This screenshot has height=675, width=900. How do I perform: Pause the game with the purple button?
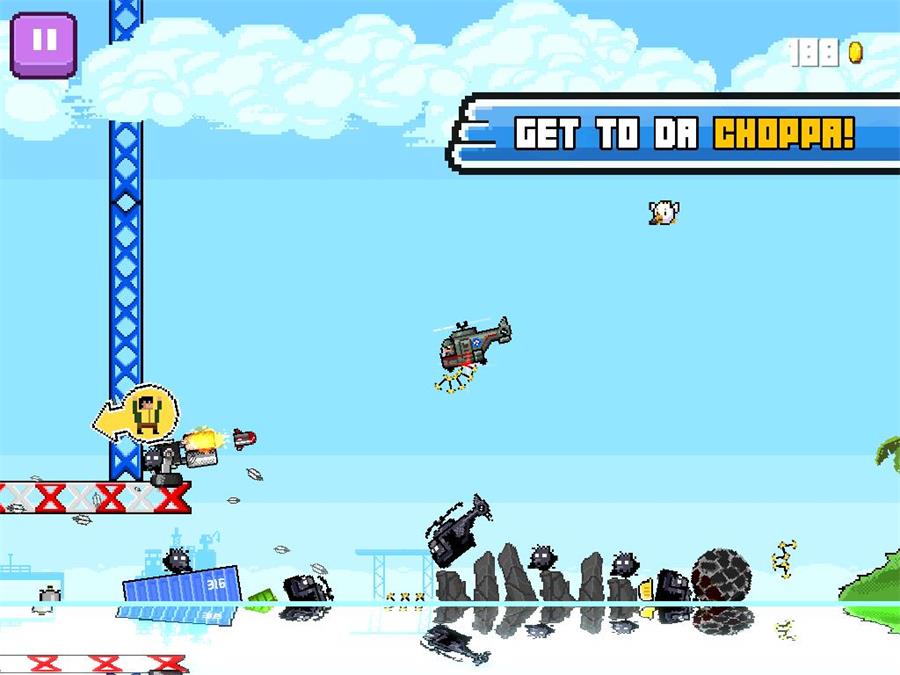(x=43, y=43)
